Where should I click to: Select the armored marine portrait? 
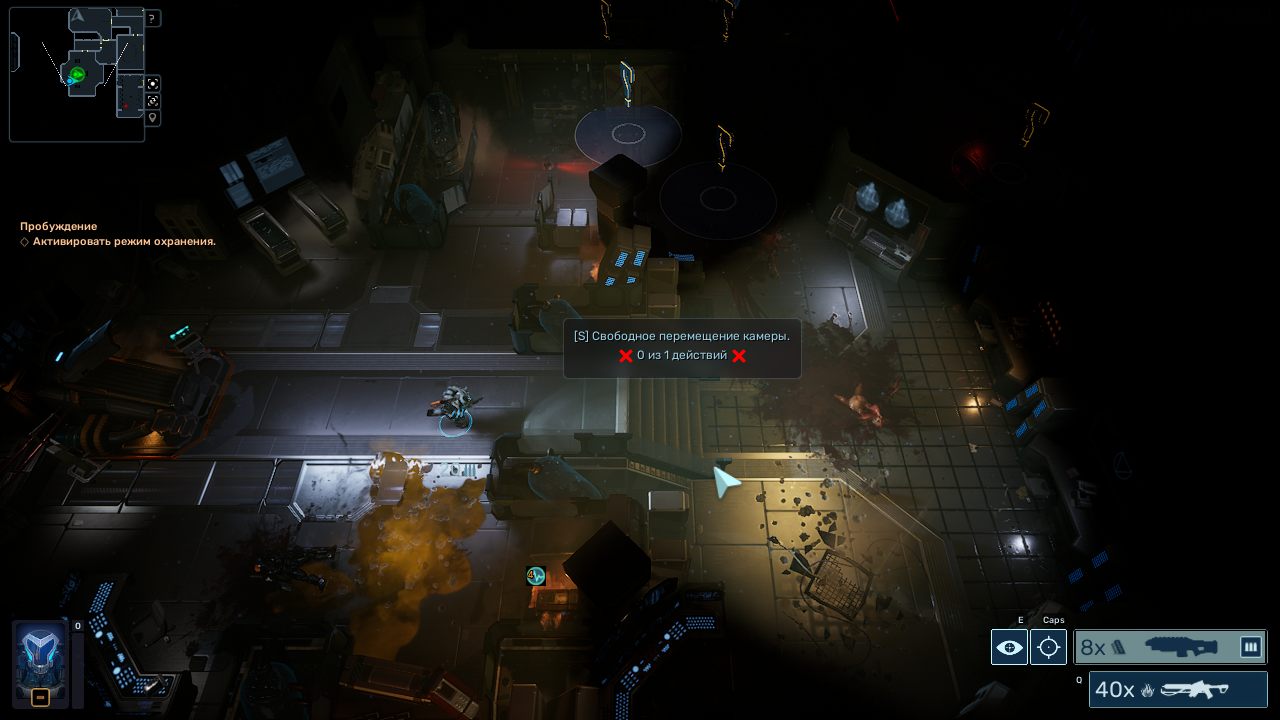(x=40, y=655)
